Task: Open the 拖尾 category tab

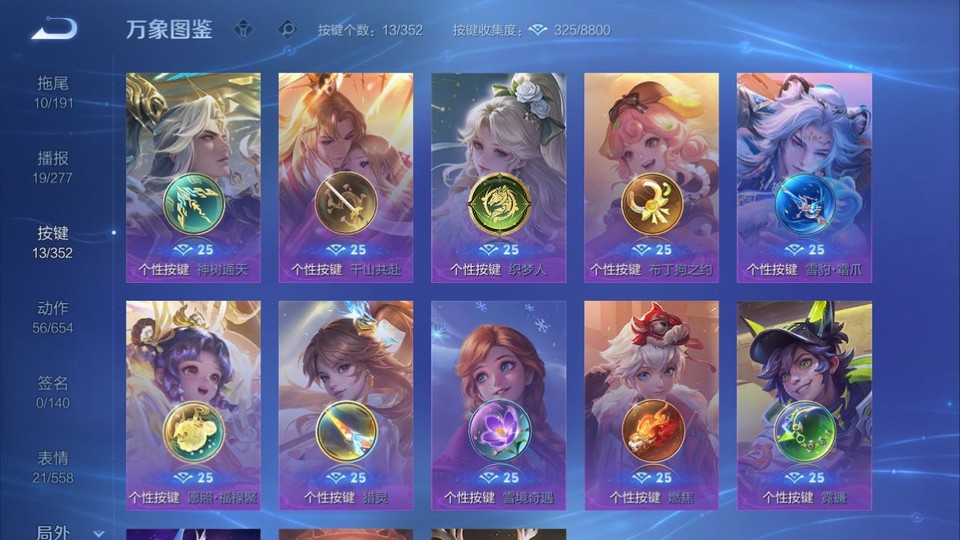Action: pos(54,91)
